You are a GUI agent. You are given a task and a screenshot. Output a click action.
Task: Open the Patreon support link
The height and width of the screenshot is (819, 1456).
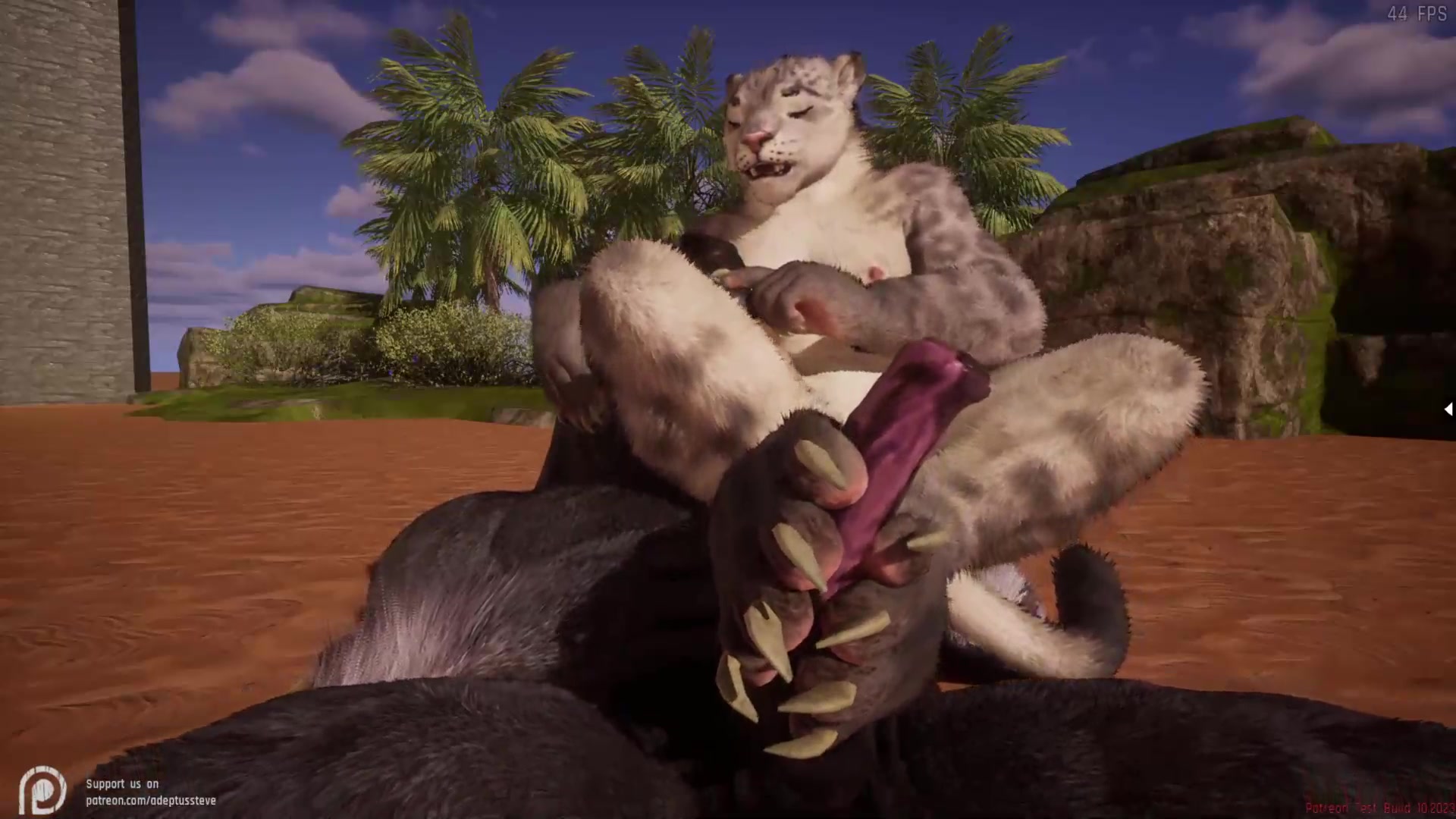pyautogui.click(x=150, y=800)
